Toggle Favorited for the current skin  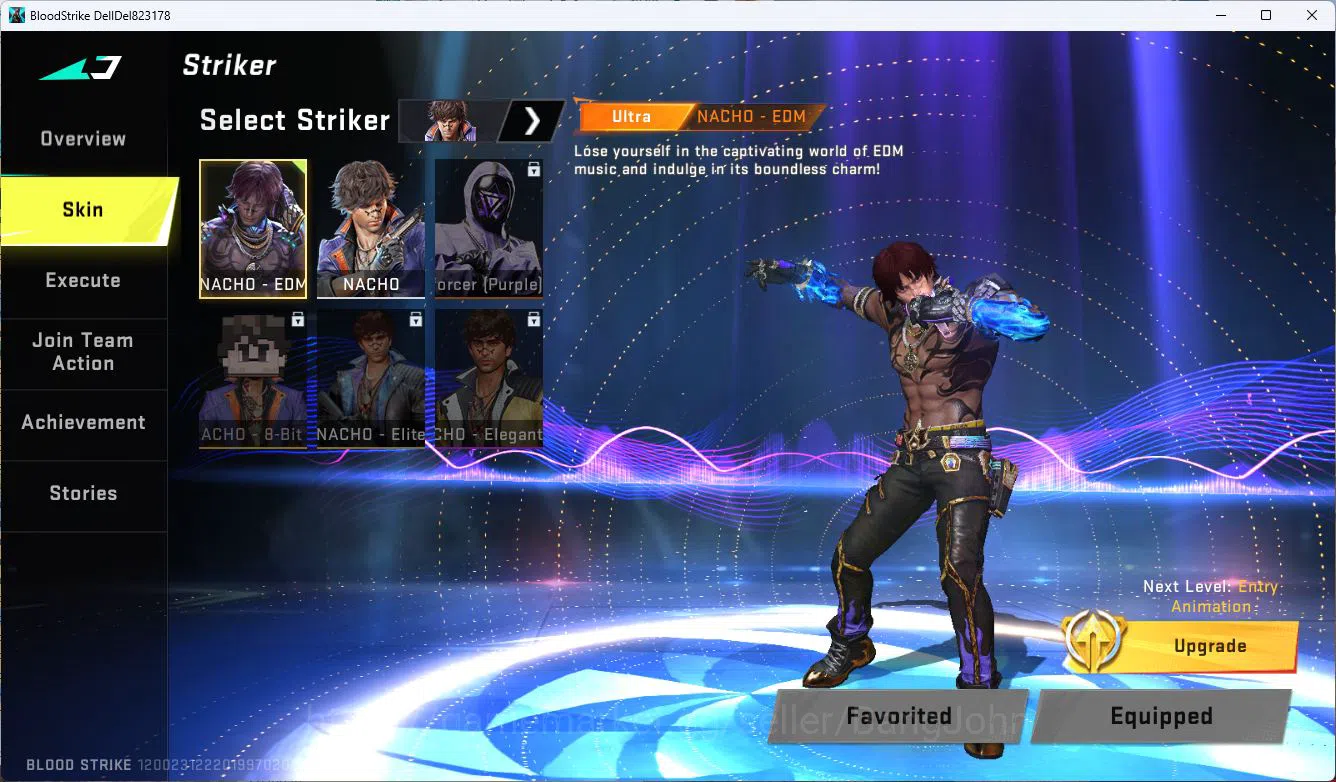[x=898, y=716]
